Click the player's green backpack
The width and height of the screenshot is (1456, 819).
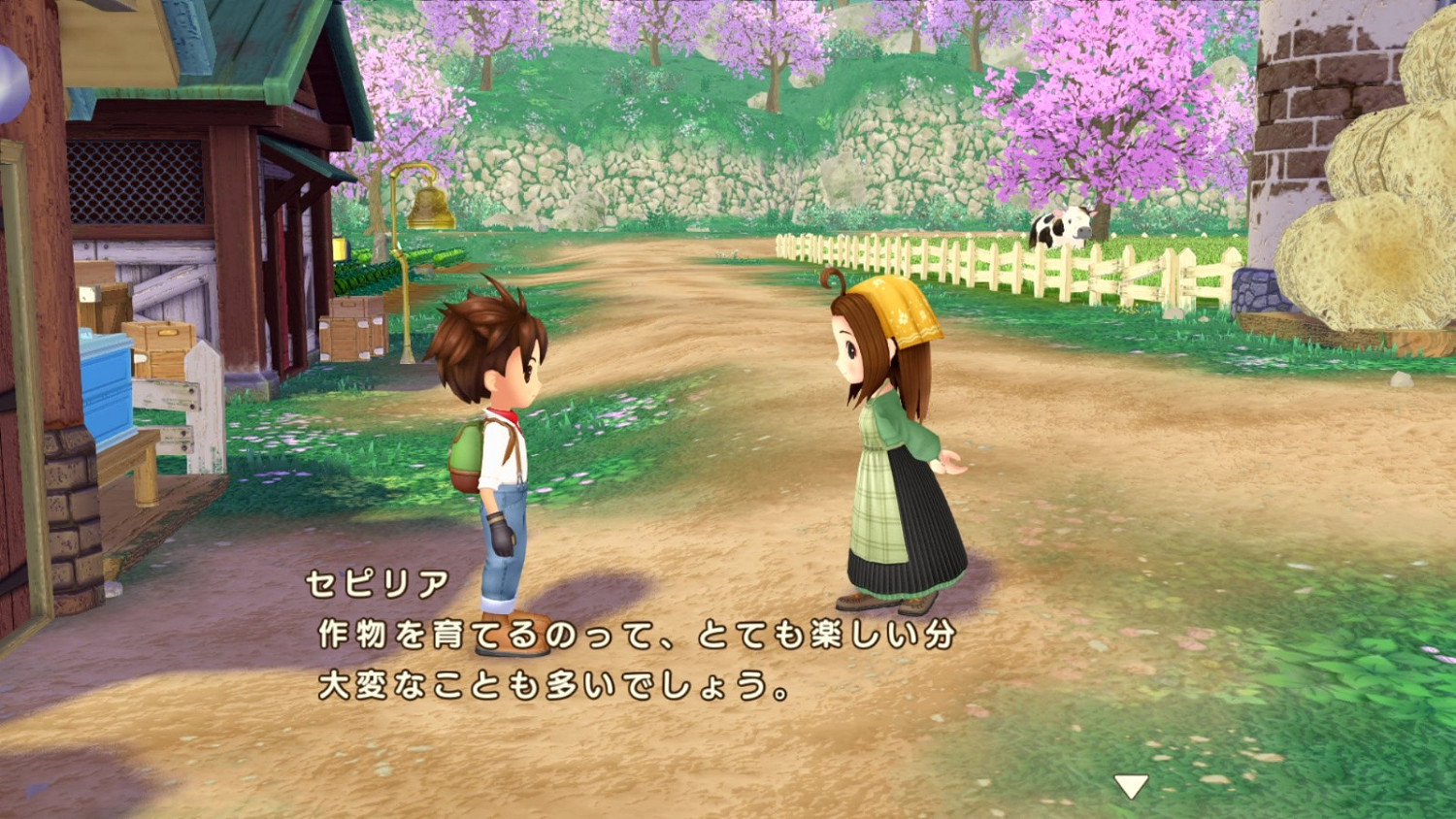[x=466, y=451]
